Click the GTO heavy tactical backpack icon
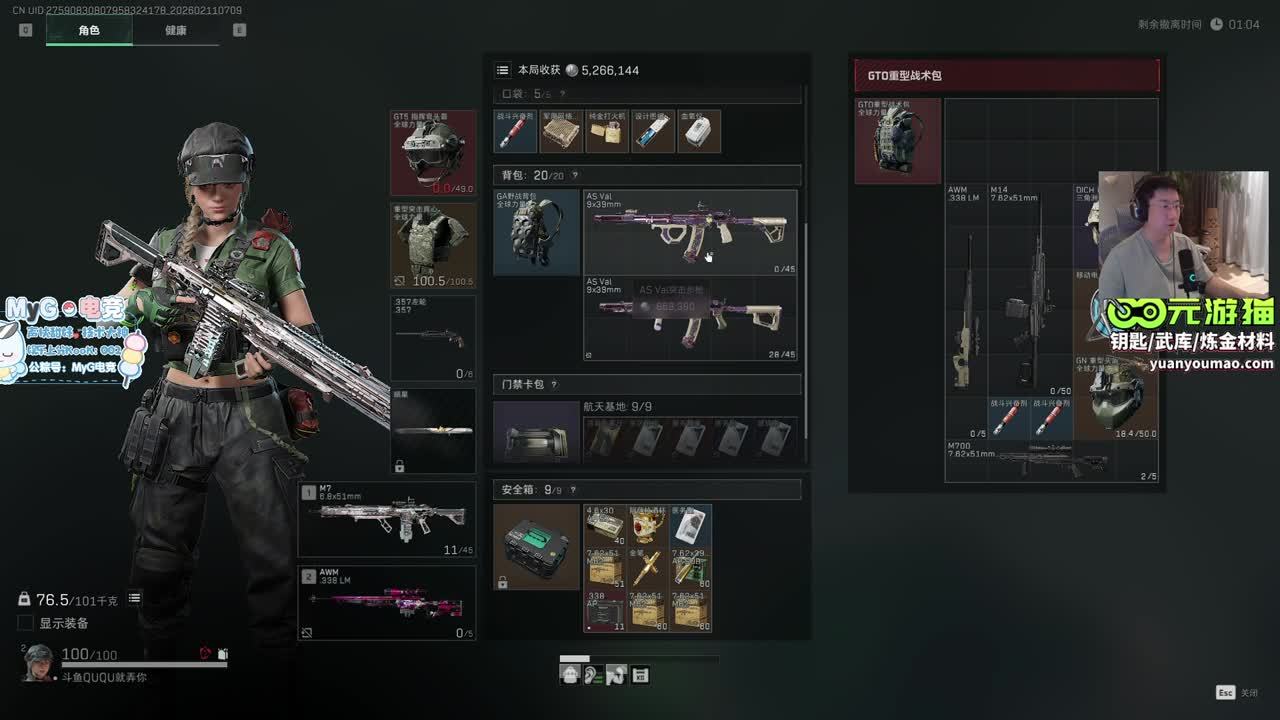The image size is (1280, 720). click(897, 140)
